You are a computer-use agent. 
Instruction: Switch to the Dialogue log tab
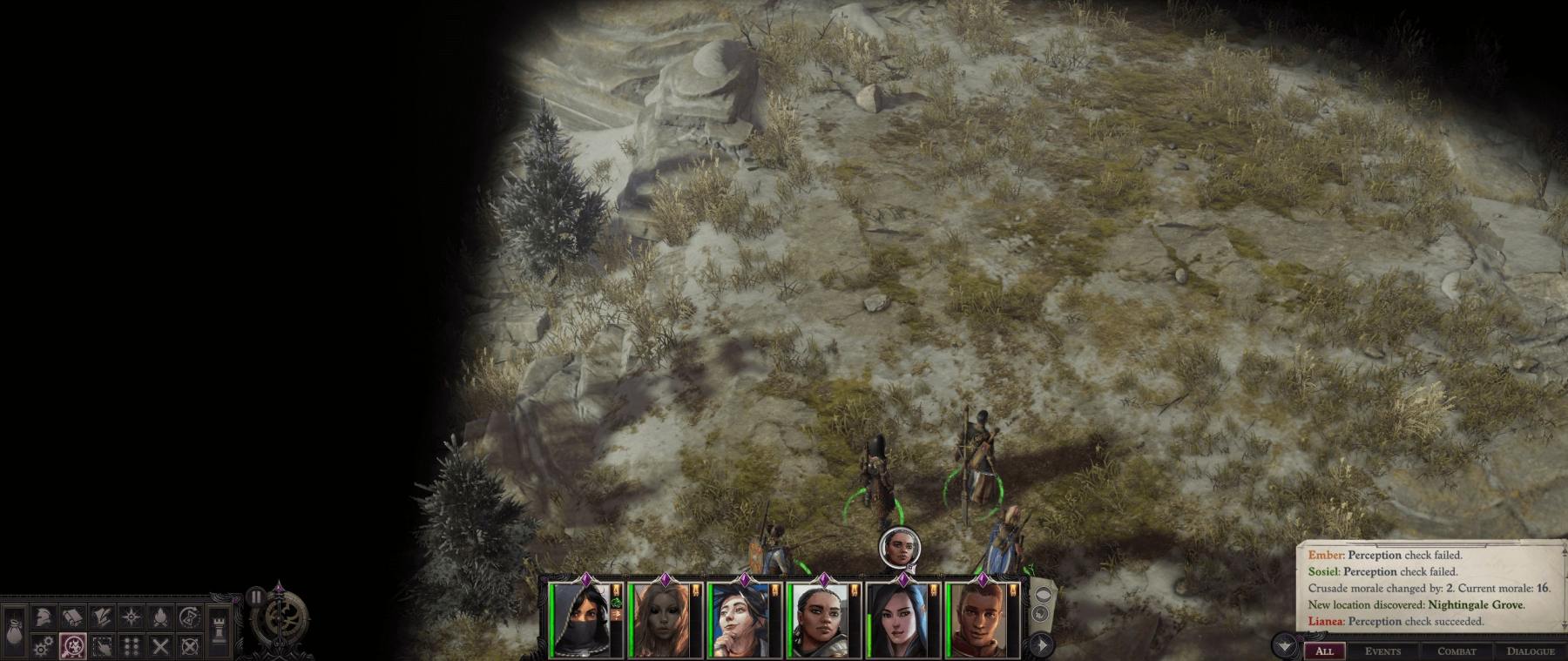[1530, 651]
